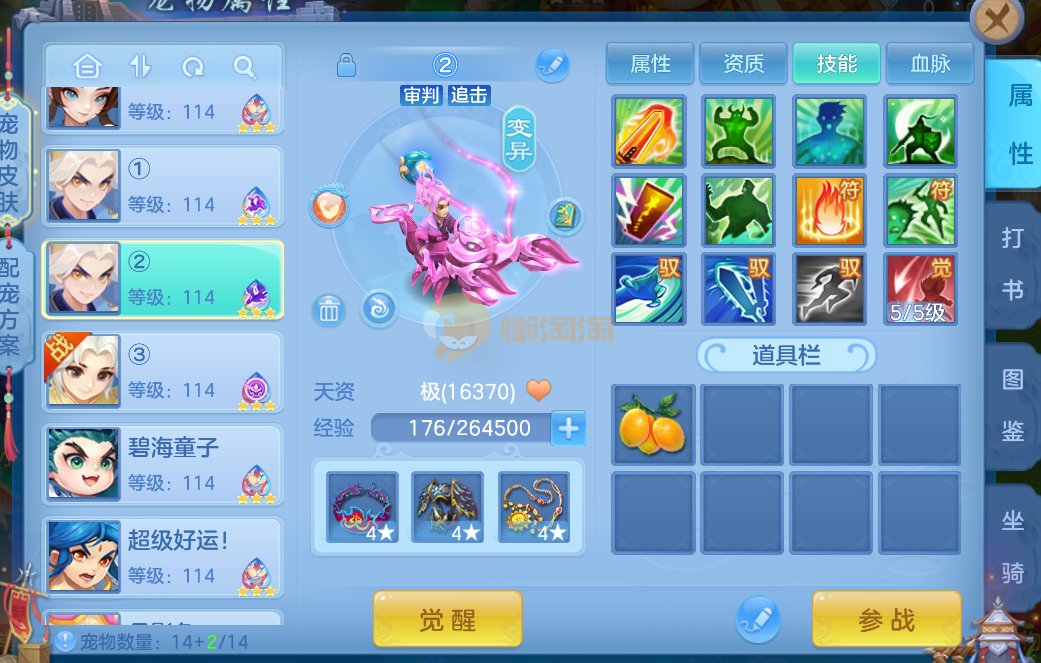Show the 血脉 tab
The height and width of the screenshot is (663, 1041).
point(930,64)
